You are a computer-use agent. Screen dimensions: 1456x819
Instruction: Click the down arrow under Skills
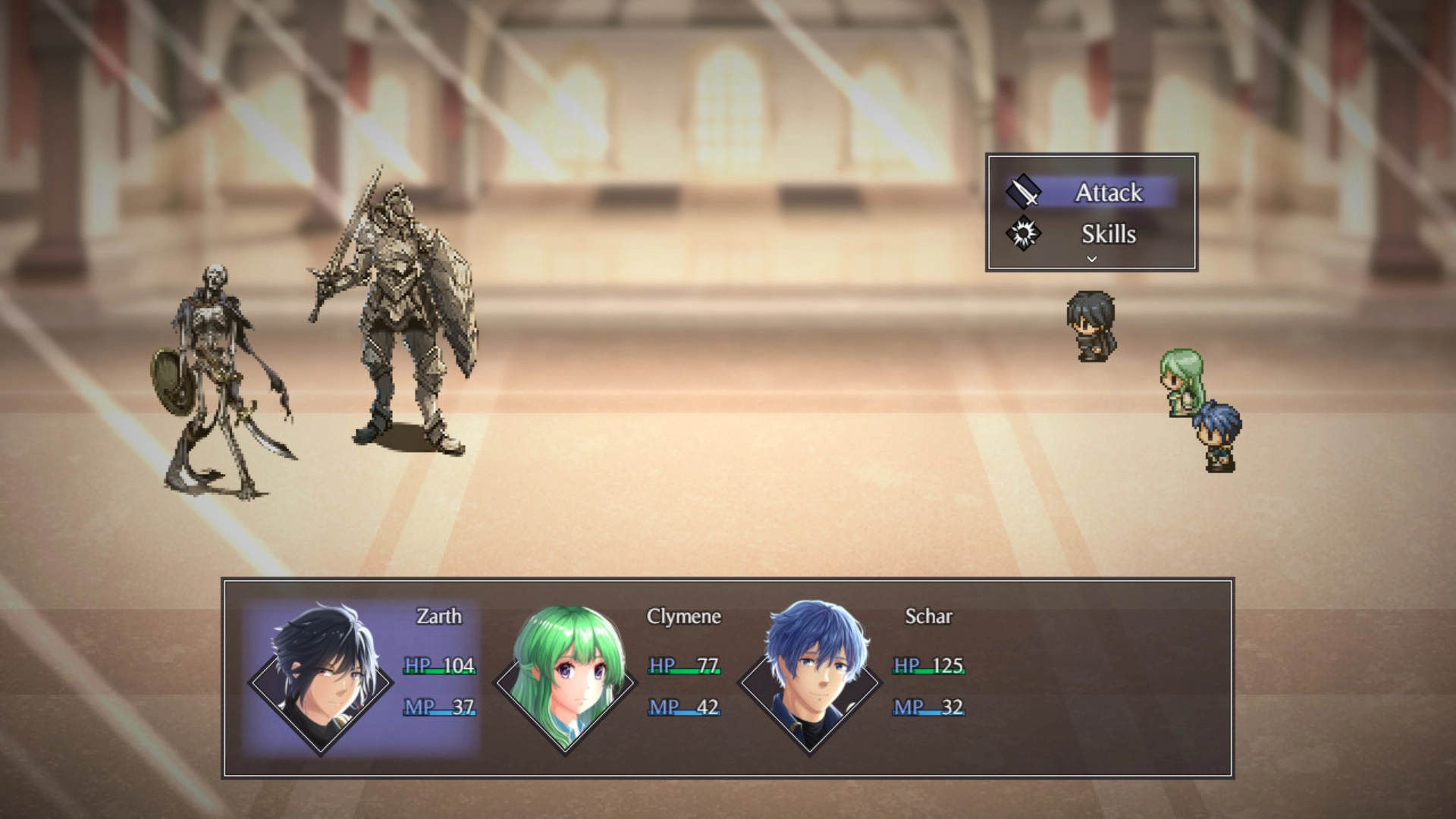tap(1092, 259)
